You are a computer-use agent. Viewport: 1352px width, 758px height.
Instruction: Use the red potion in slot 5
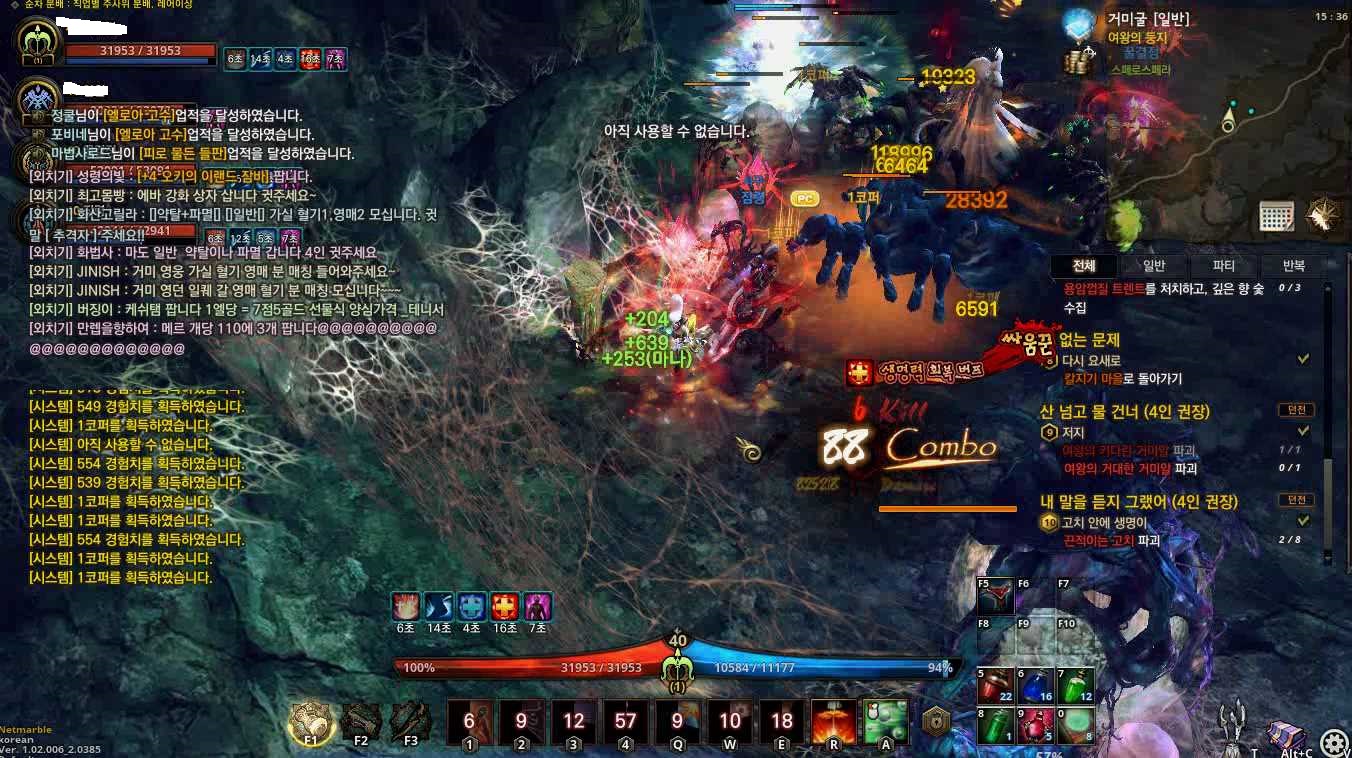tap(996, 686)
